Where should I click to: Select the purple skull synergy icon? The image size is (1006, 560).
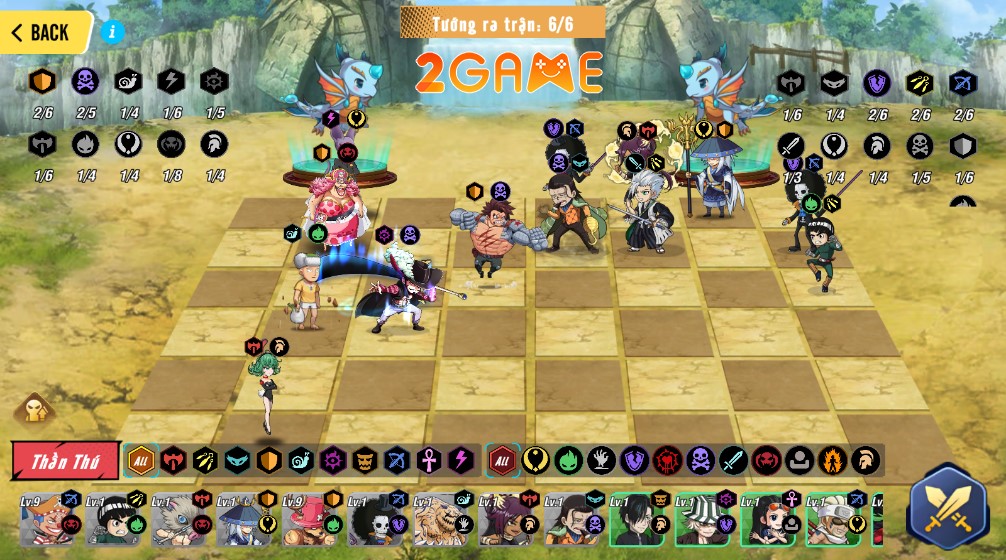coord(85,82)
